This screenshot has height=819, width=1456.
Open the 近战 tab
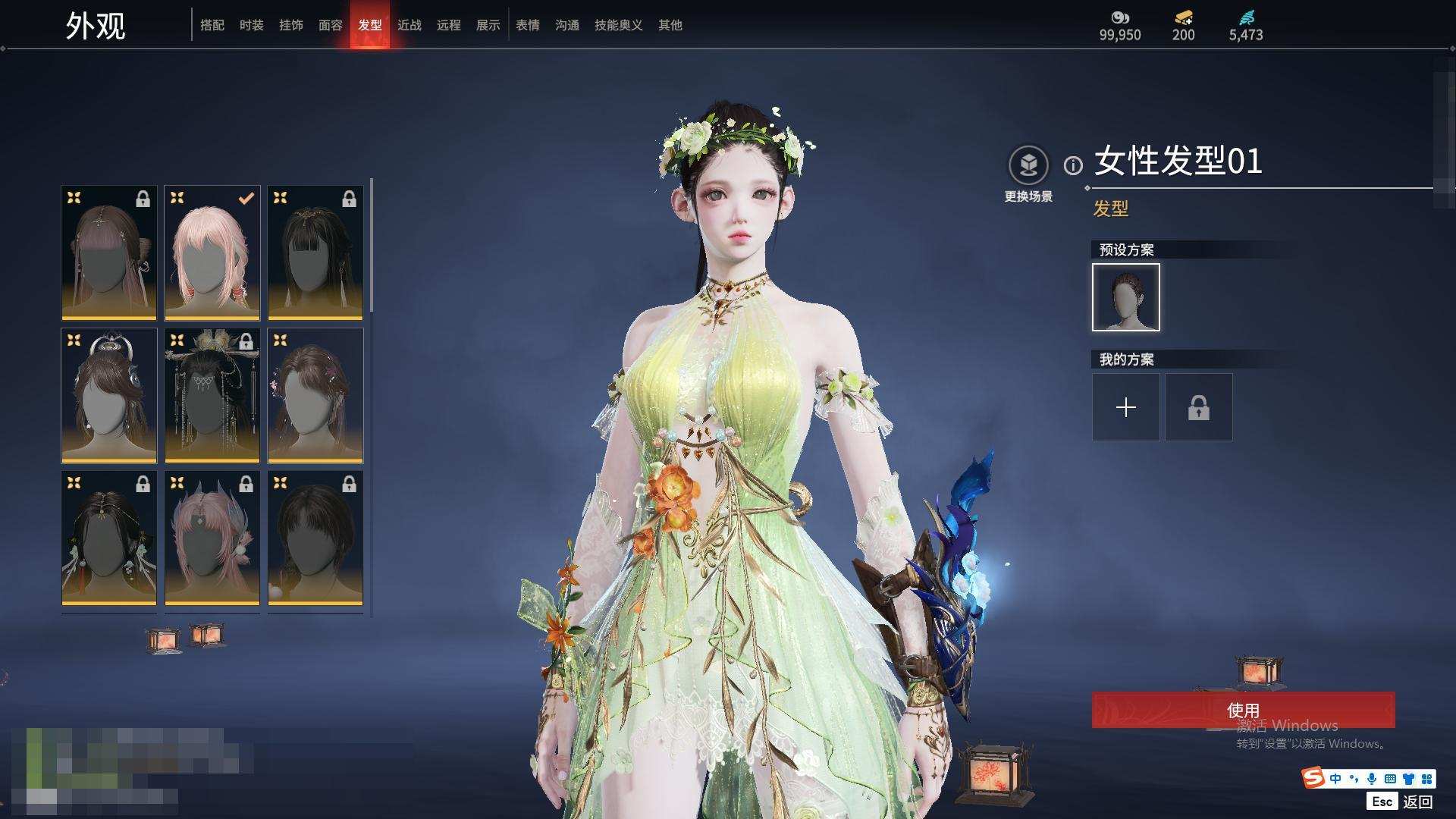pos(409,25)
